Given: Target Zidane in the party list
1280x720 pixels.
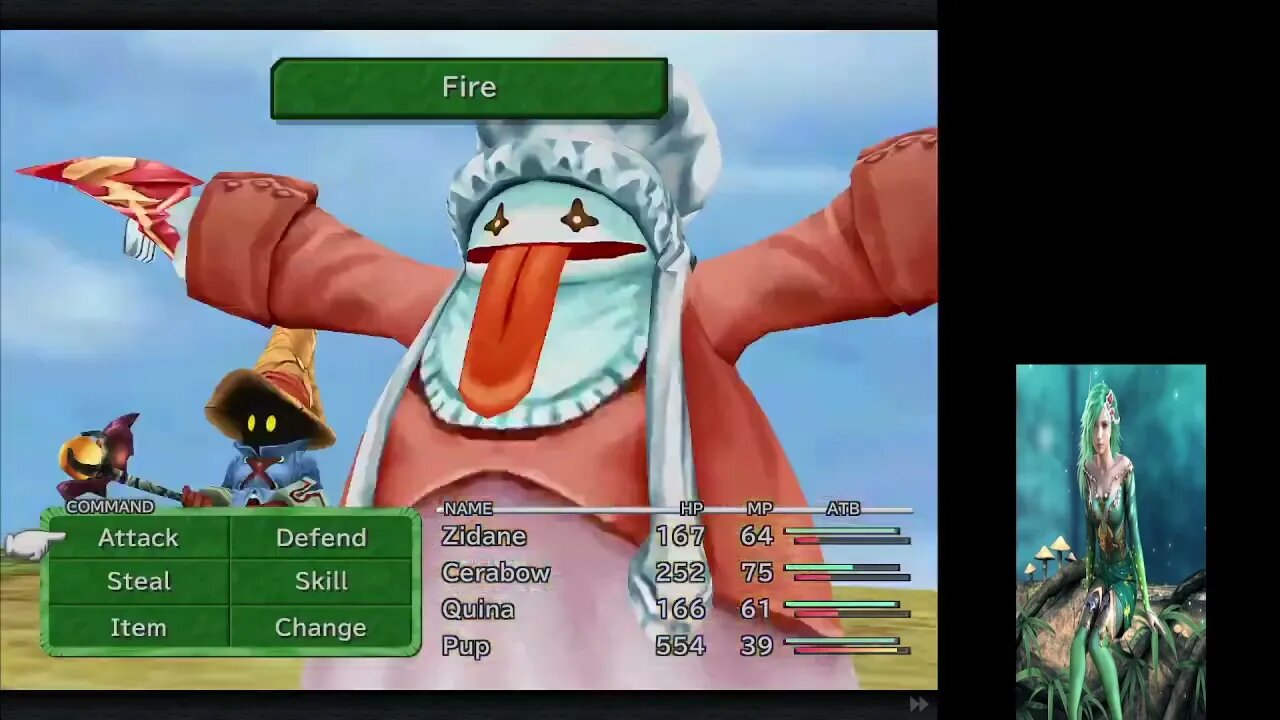Looking at the screenshot, I should 483,536.
